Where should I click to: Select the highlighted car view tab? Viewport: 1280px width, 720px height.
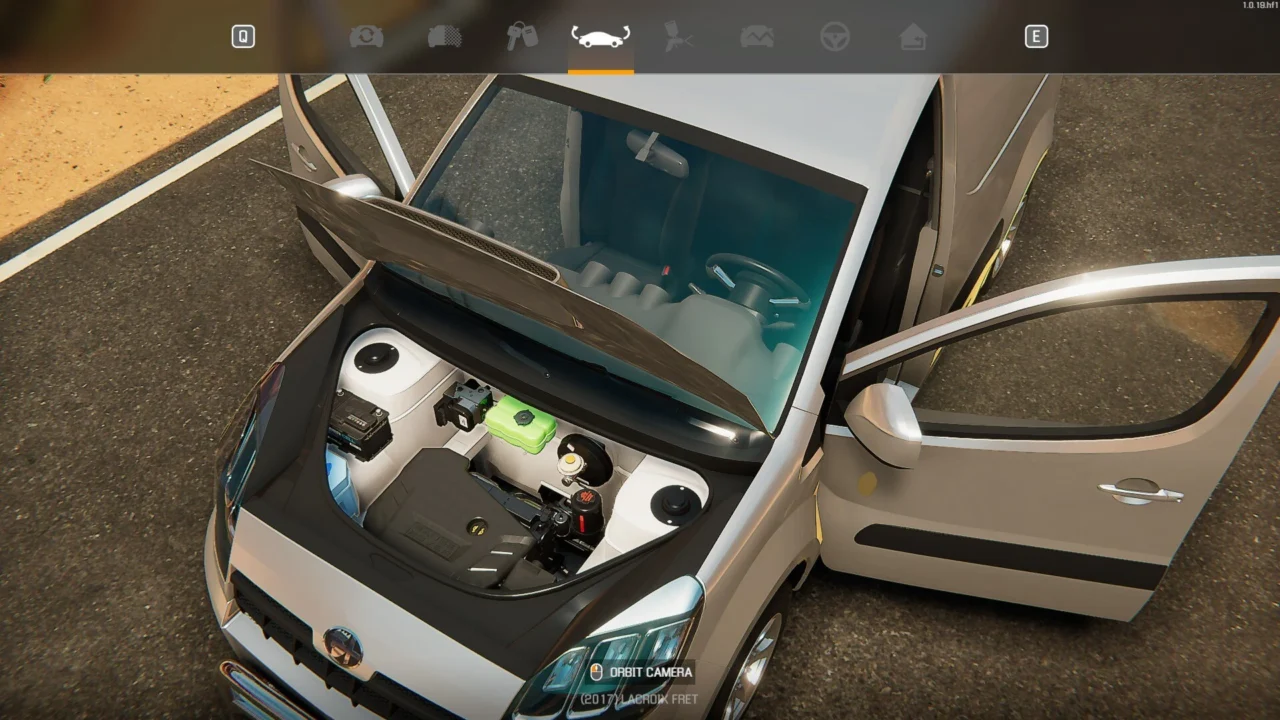[x=600, y=37]
